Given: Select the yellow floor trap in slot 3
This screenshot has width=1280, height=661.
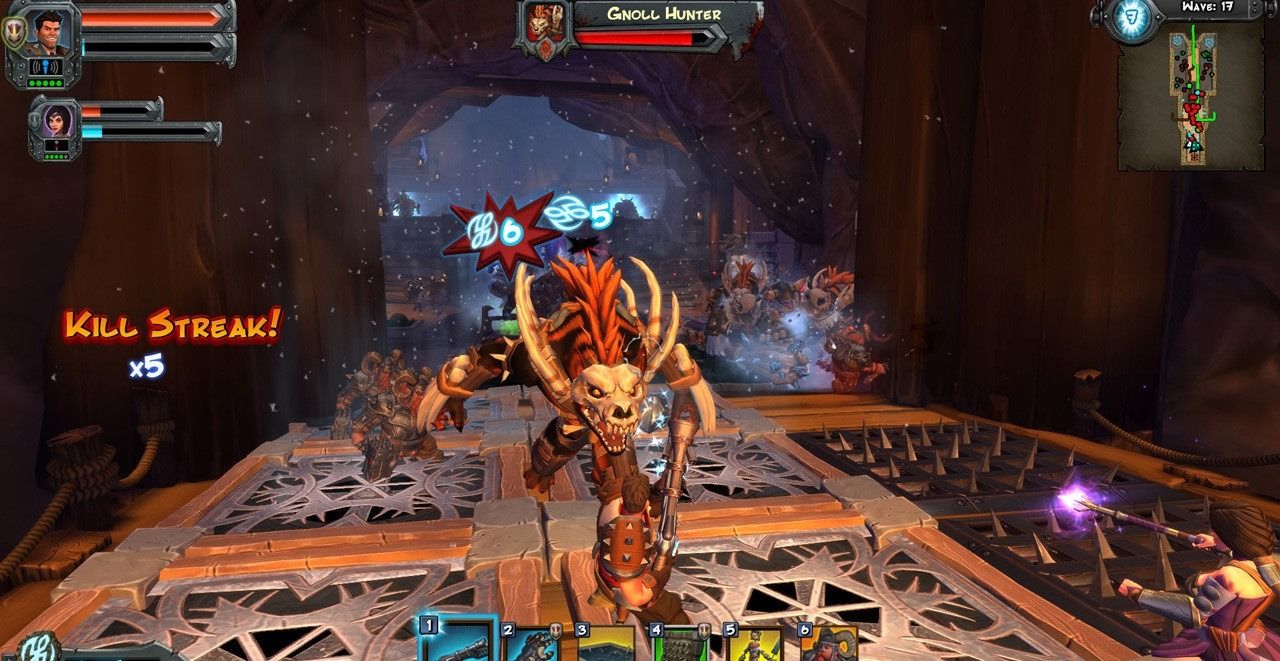Looking at the screenshot, I should point(605,645).
